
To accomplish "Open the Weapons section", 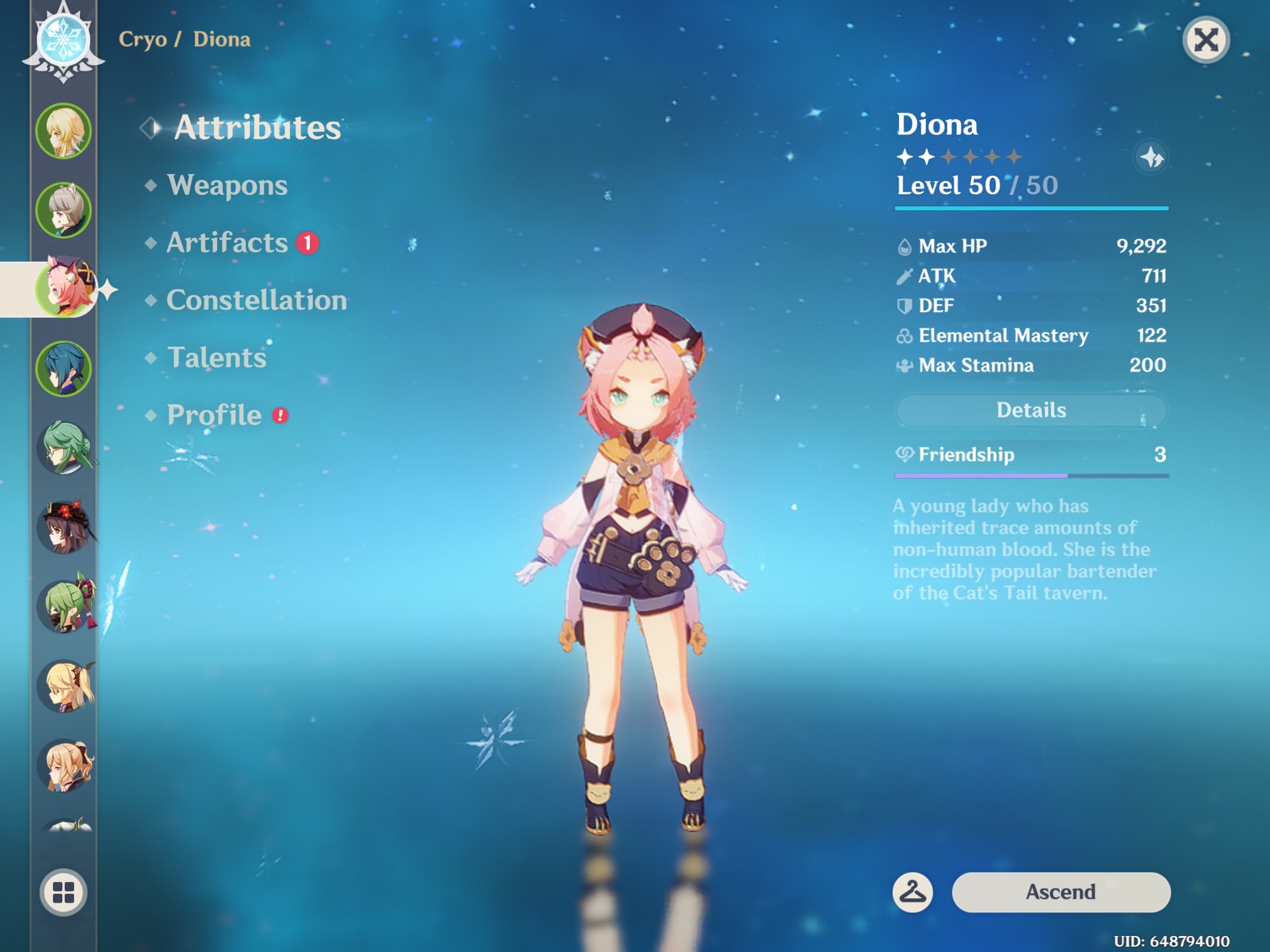I will [x=227, y=185].
